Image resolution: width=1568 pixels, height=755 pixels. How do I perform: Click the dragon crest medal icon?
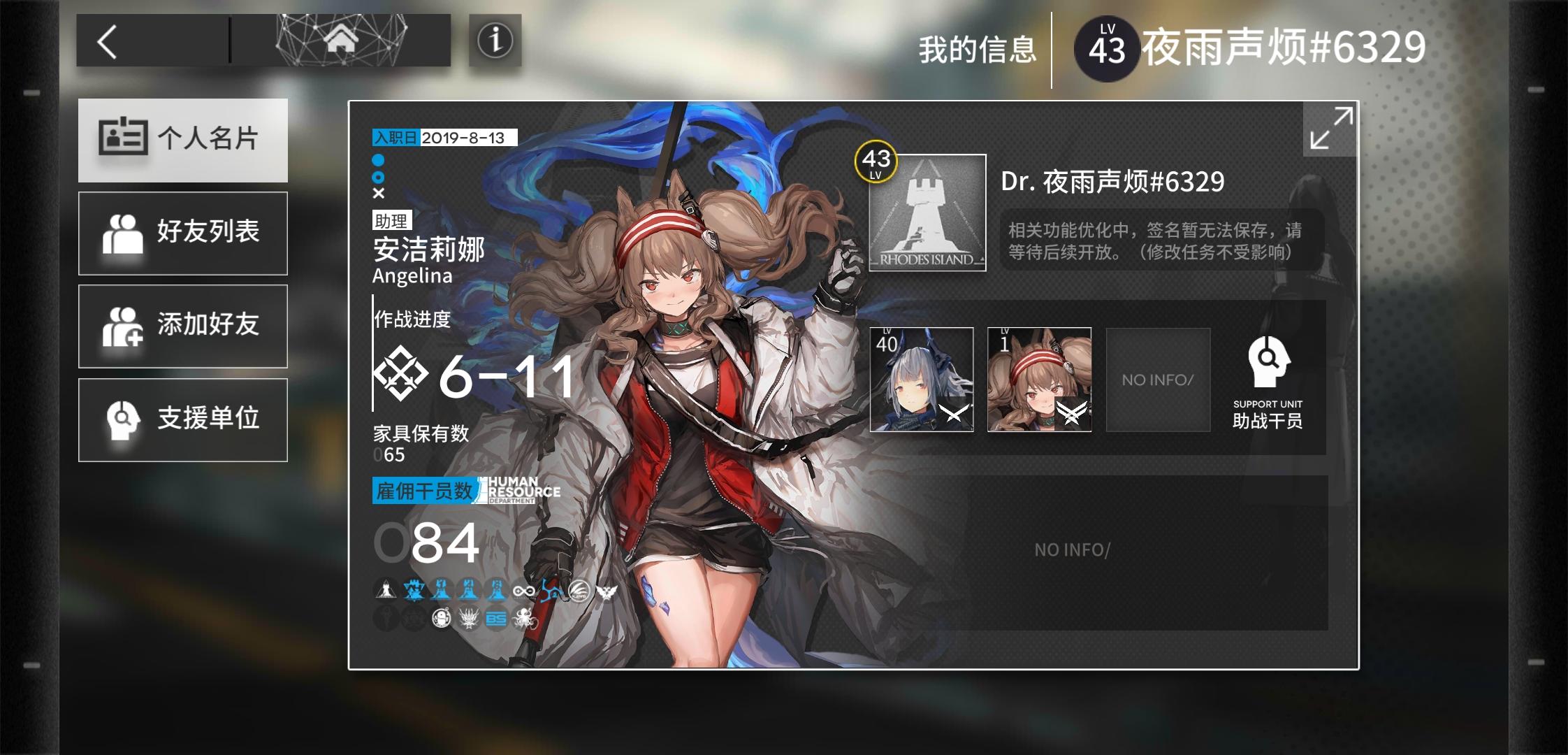pyautogui.click(x=468, y=619)
